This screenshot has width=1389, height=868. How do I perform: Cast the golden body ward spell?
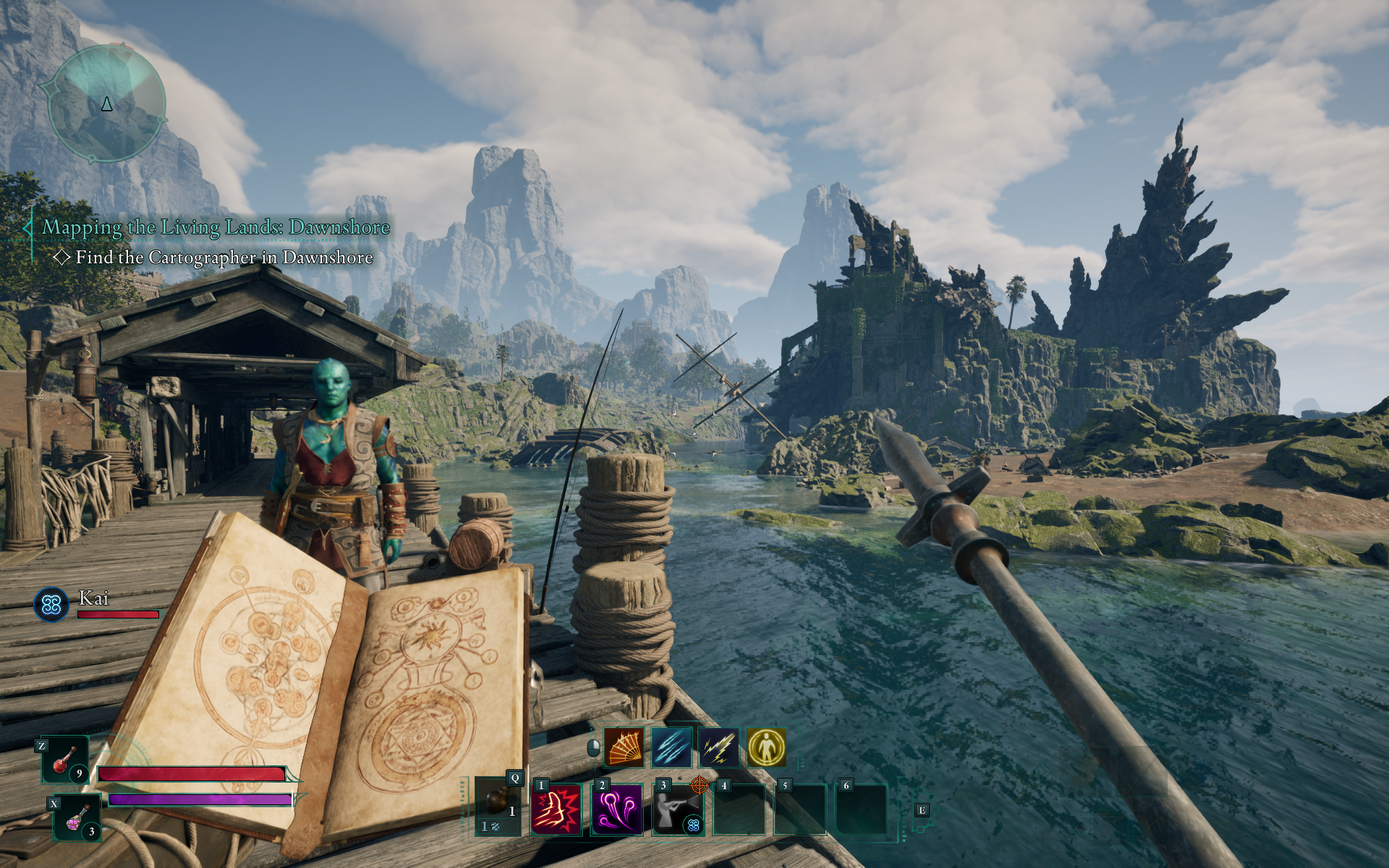pyautogui.click(x=766, y=747)
